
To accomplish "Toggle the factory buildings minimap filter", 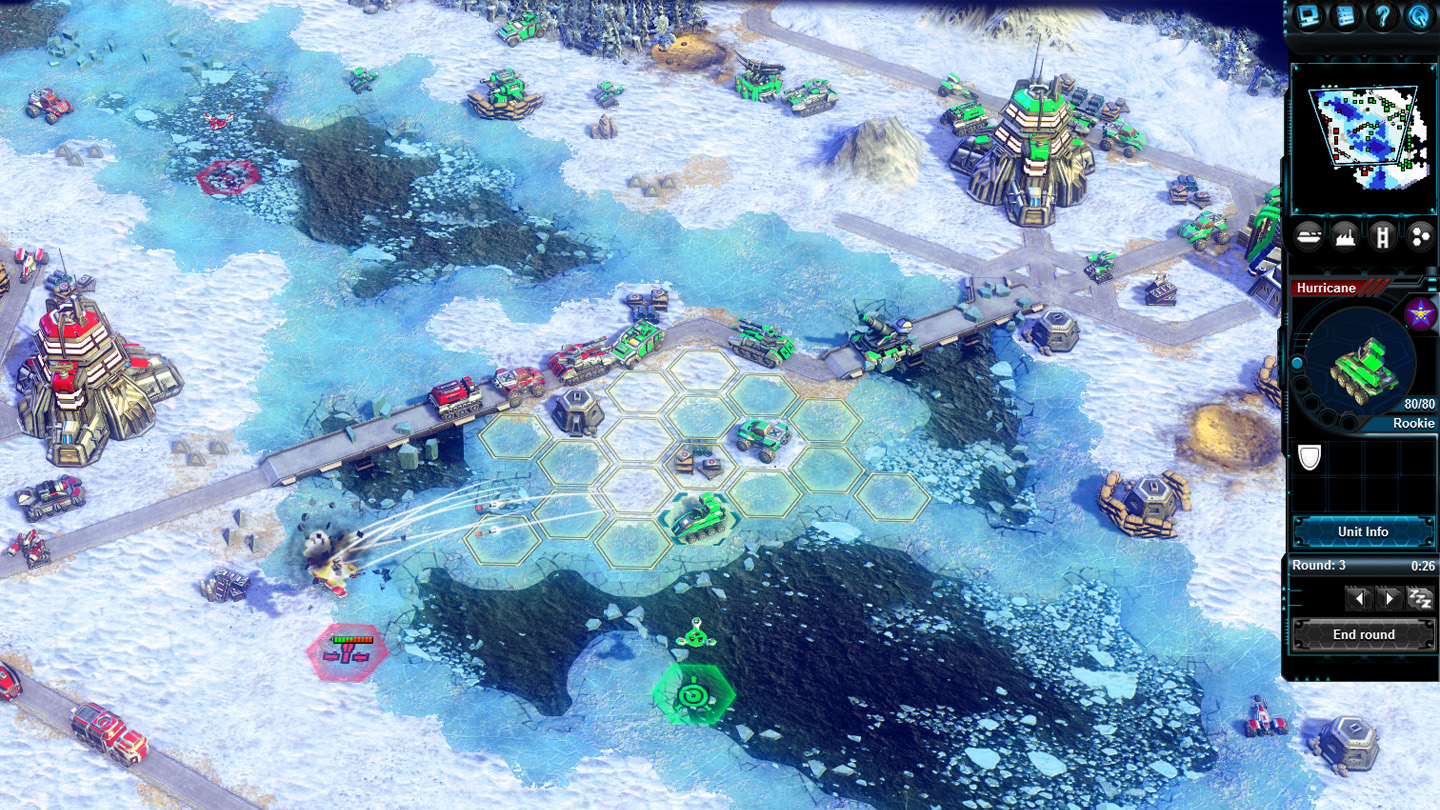I will click(1344, 237).
